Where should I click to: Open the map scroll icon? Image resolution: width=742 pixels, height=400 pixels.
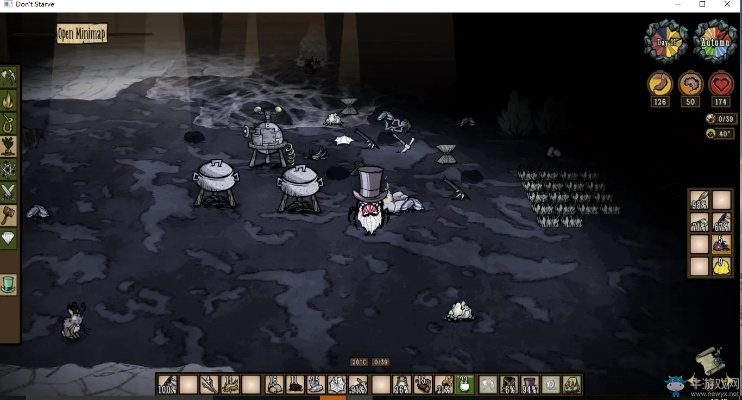(x=711, y=359)
